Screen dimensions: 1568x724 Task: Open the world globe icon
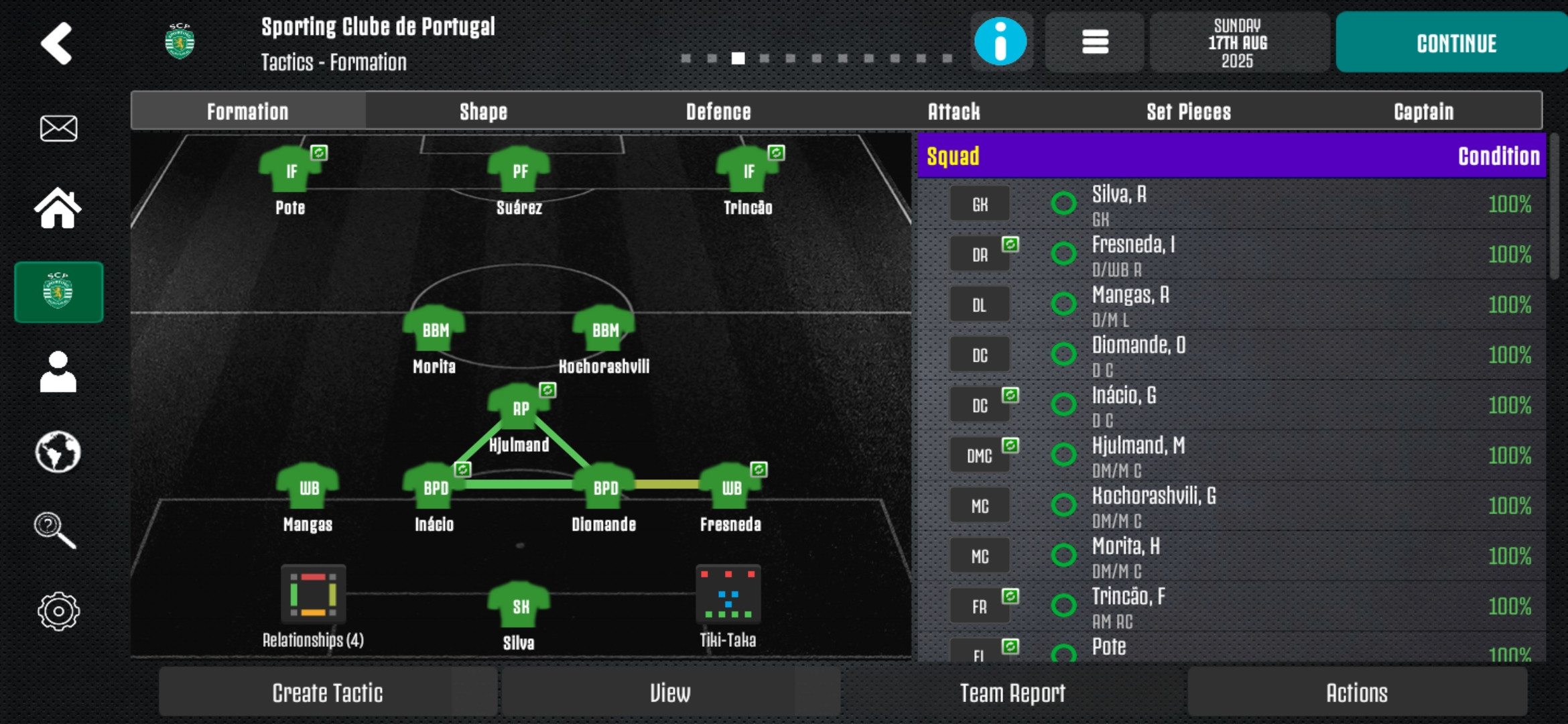[x=58, y=452]
